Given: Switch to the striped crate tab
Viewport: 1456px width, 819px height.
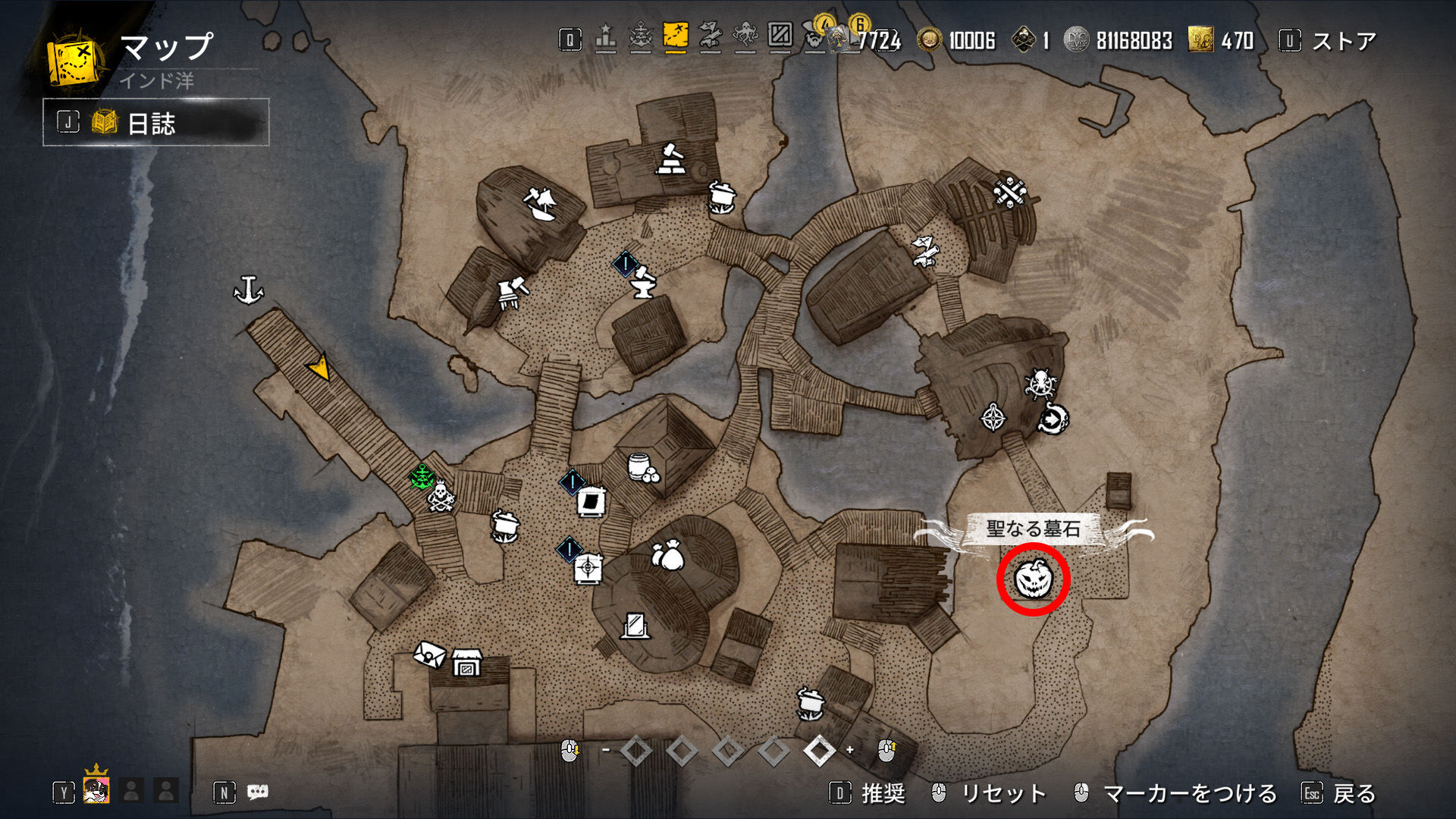Looking at the screenshot, I should coord(780,36).
